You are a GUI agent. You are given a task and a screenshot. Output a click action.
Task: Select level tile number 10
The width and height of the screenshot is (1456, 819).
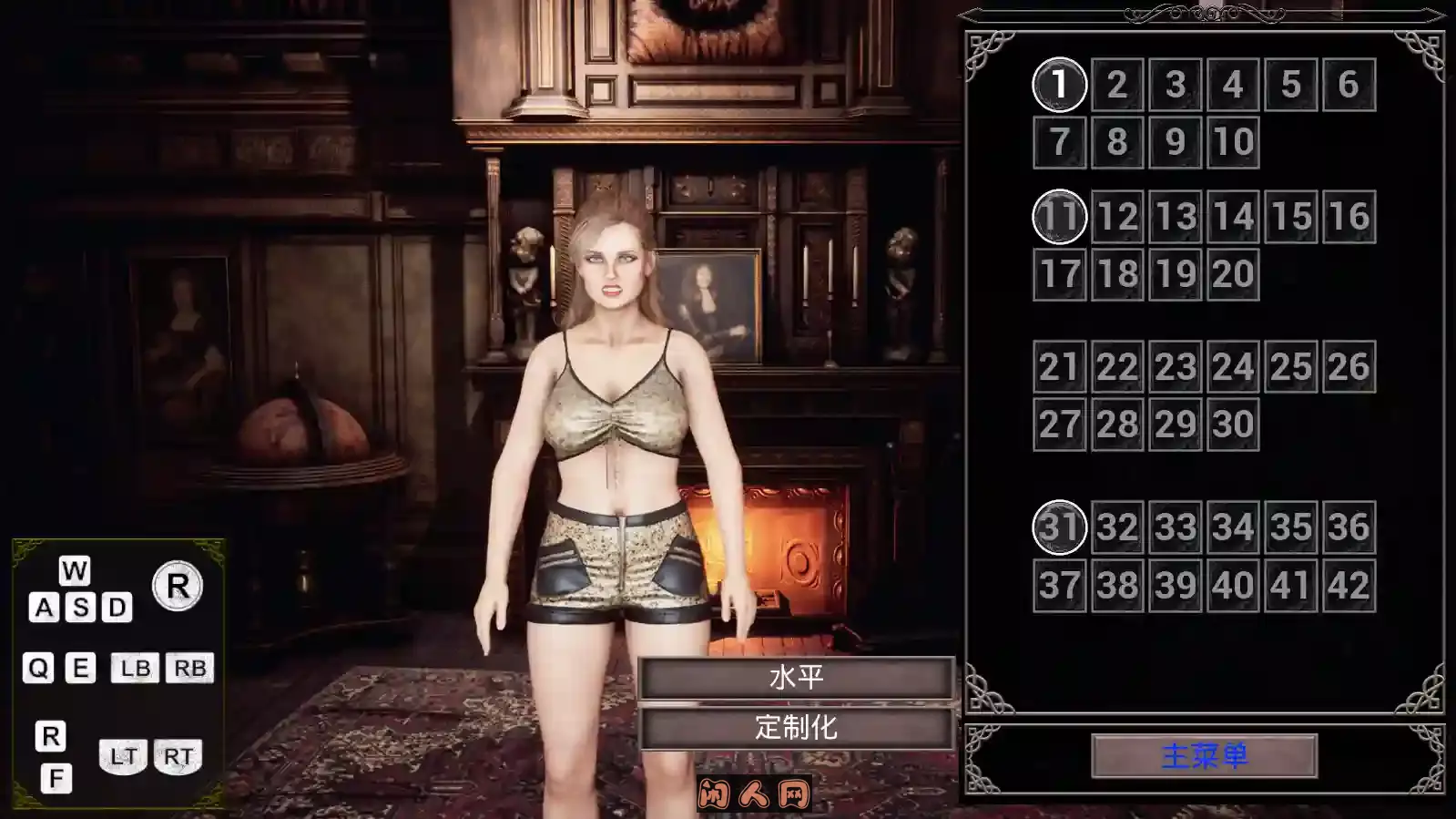(x=1233, y=142)
